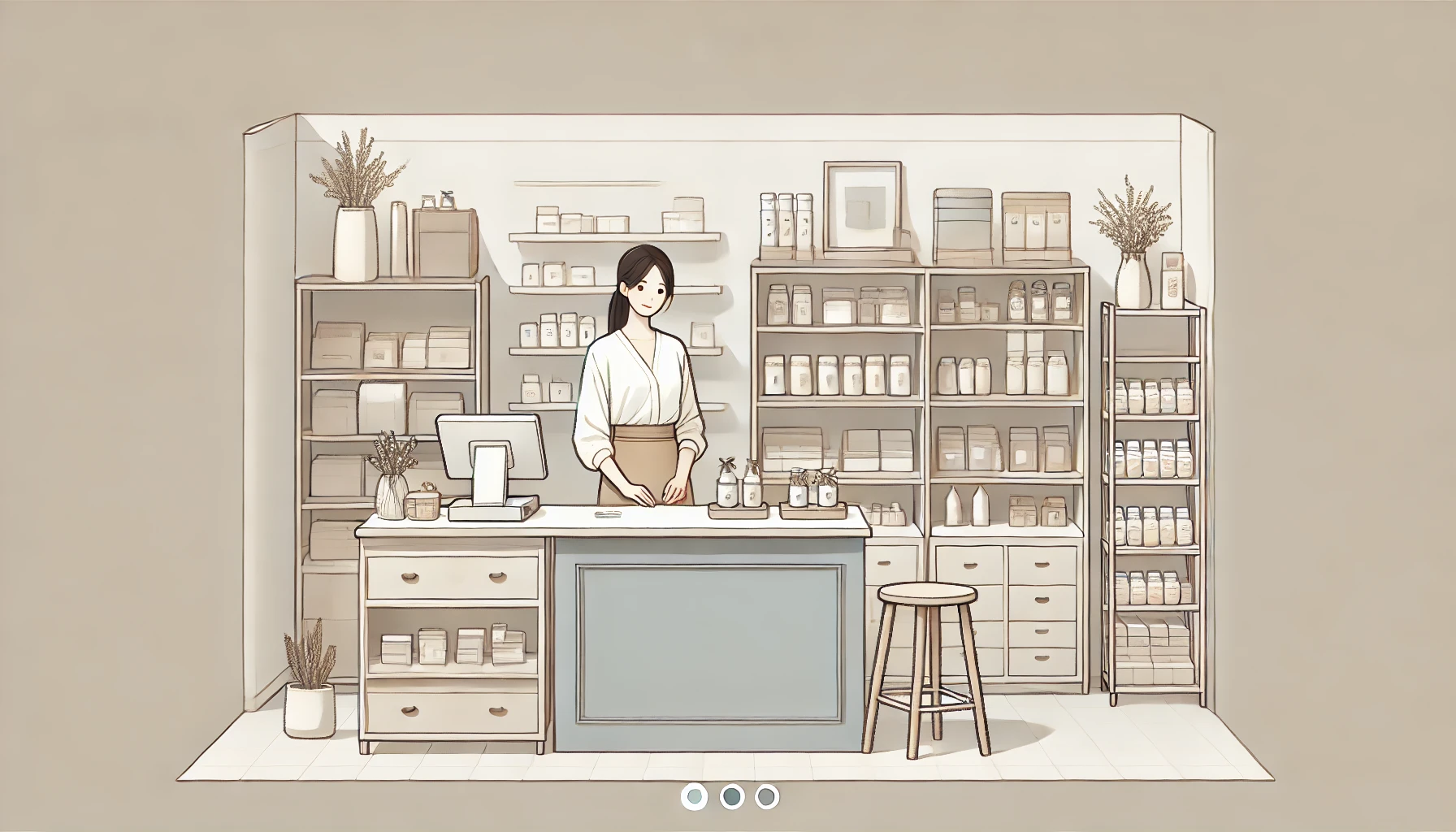Choose the dark teal color dot
The image size is (1456, 832).
point(731,796)
